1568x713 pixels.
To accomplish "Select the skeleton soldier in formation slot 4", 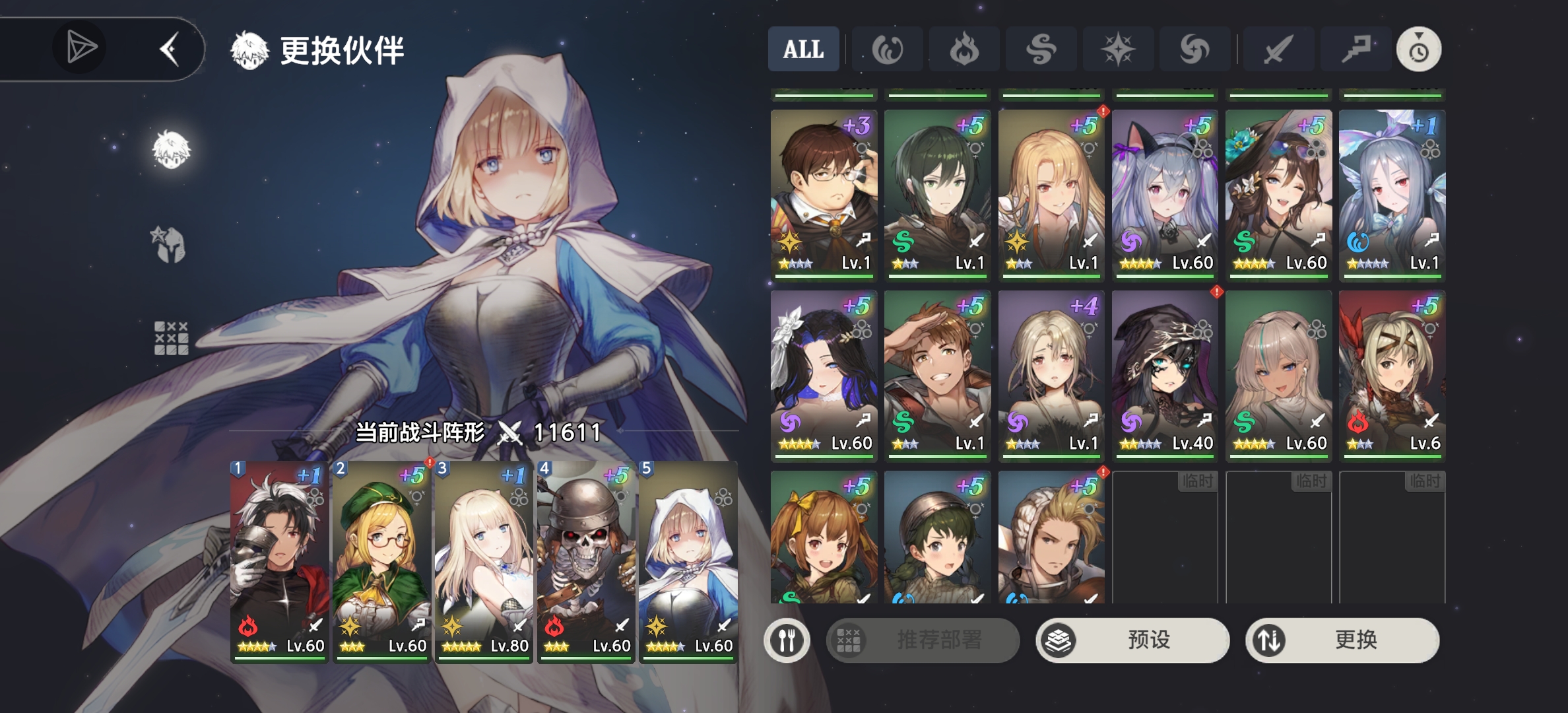I will tap(585, 561).
